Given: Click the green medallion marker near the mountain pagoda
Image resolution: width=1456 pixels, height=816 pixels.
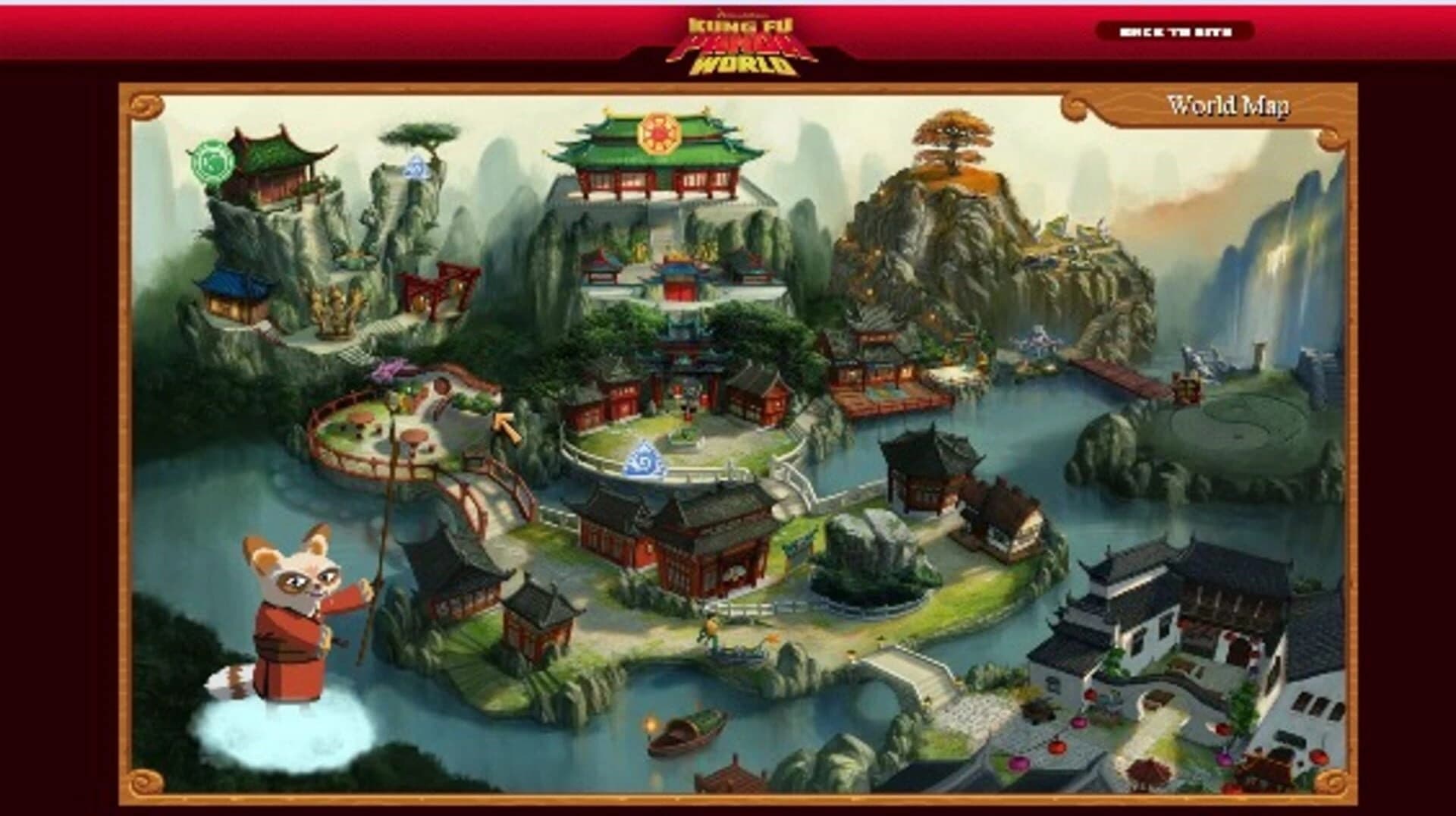Looking at the screenshot, I should [212, 162].
